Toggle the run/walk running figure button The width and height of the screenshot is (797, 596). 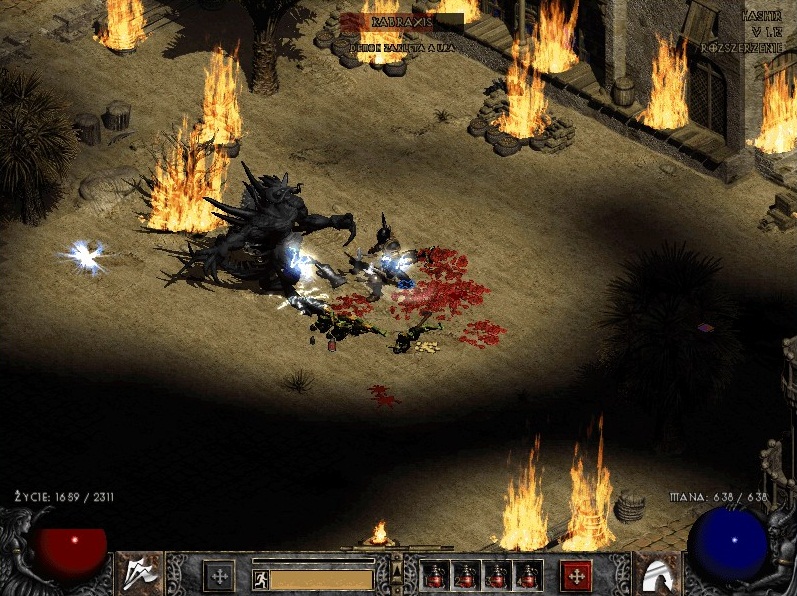tap(260, 578)
